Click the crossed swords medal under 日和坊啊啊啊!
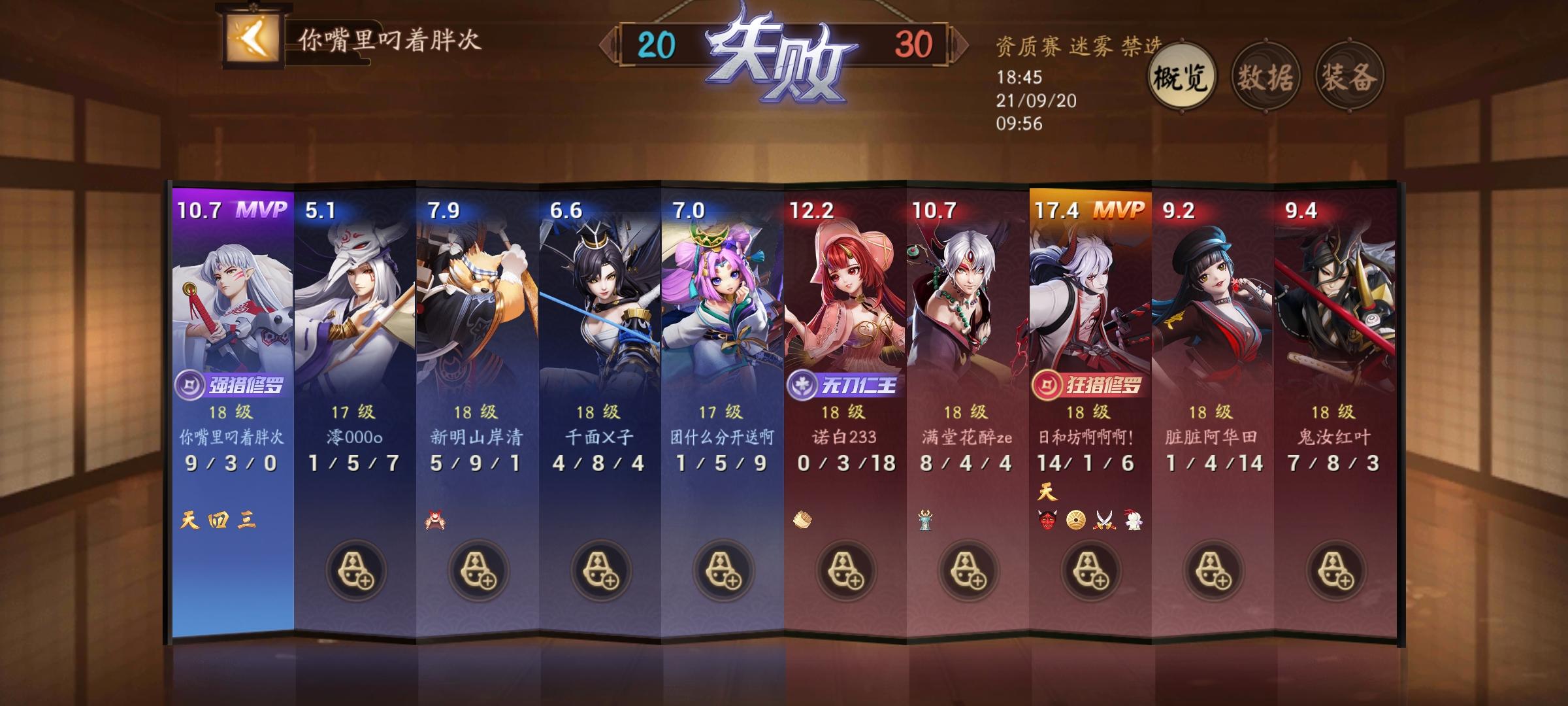Image resolution: width=1568 pixels, height=706 pixels. tap(1105, 520)
